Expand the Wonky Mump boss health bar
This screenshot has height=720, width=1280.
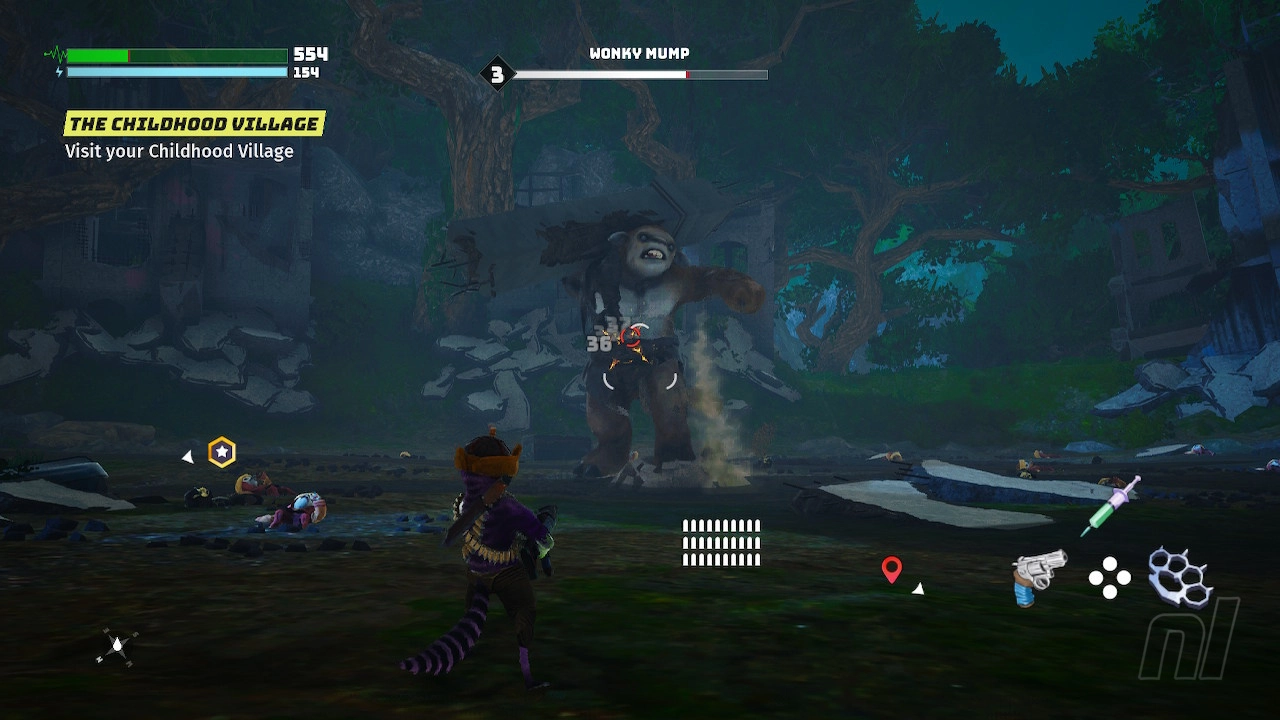[x=640, y=74]
